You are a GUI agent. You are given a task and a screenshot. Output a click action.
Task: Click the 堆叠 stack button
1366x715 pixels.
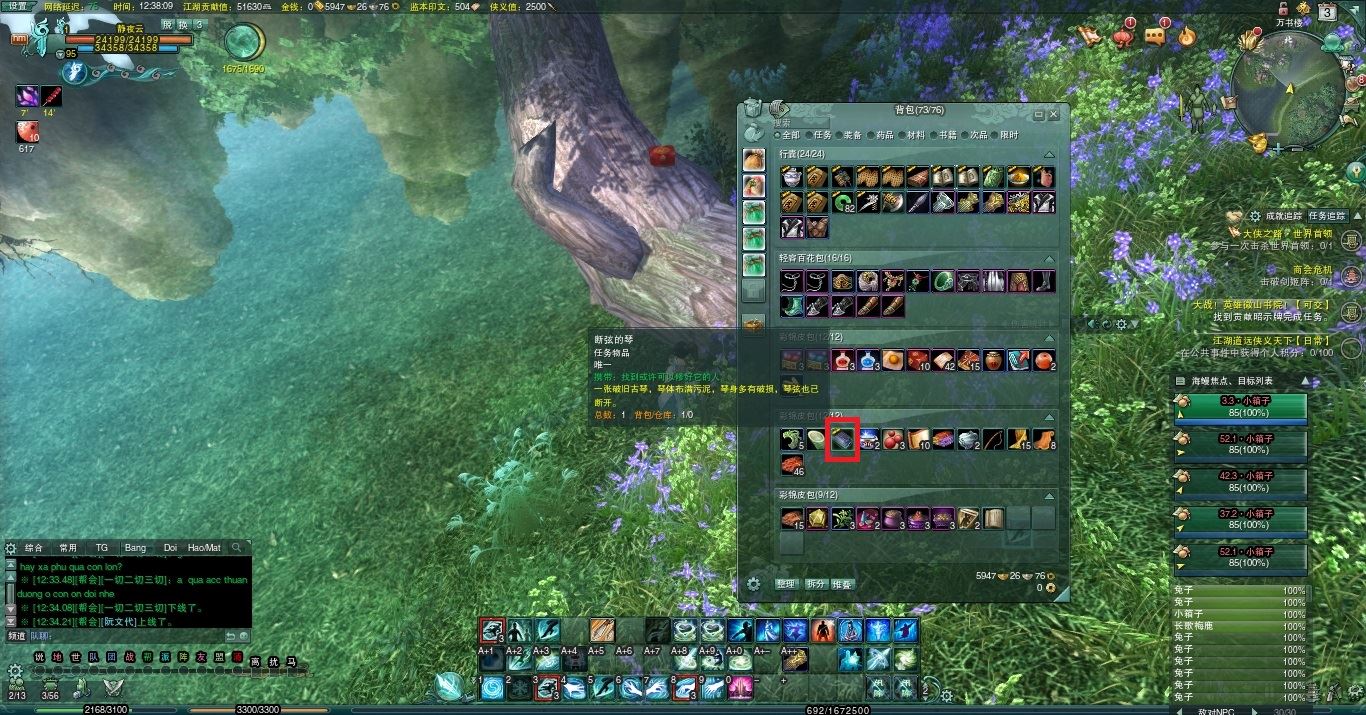pos(843,584)
